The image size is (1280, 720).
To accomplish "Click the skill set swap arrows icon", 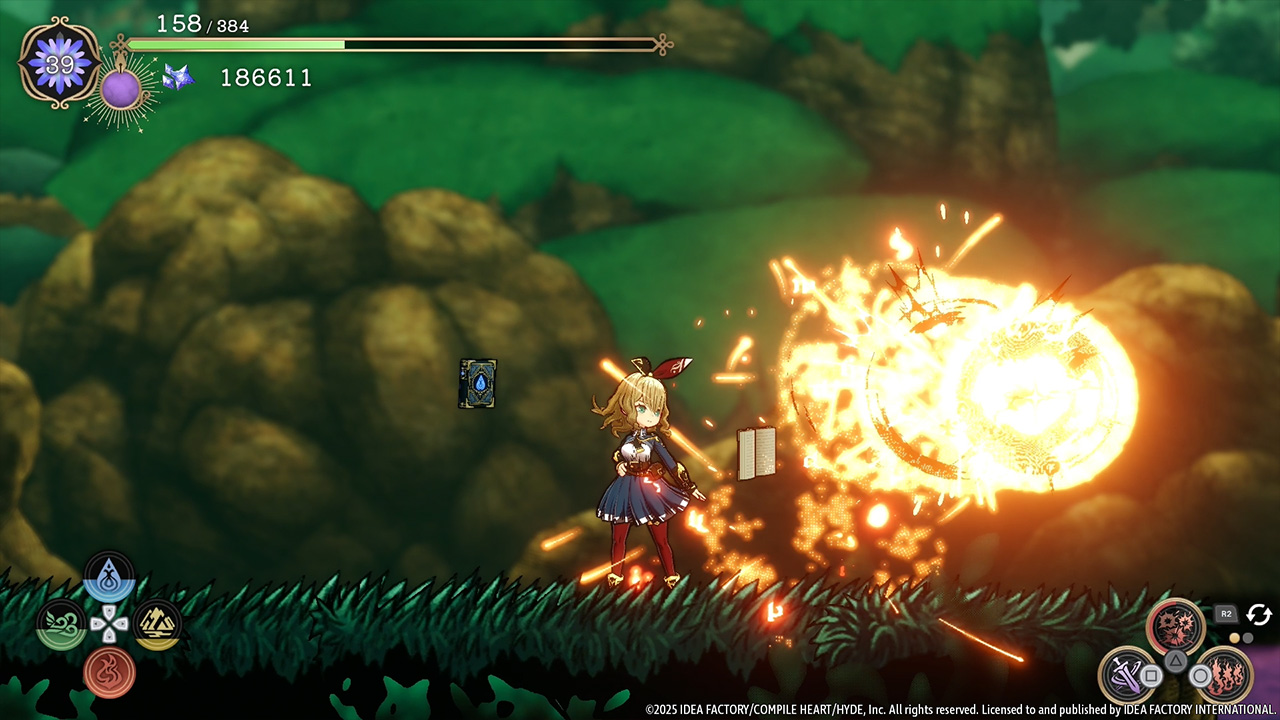I will [1258, 614].
